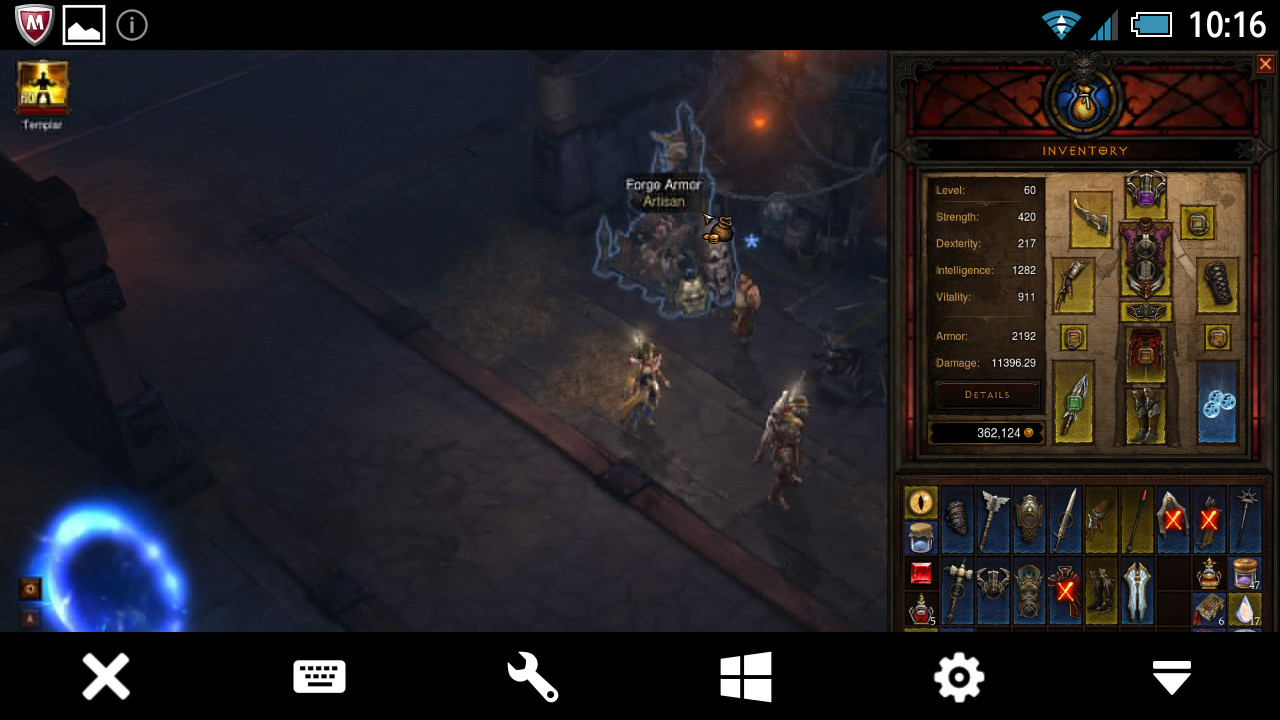This screenshot has height=720, width=1280.
Task: Select the equipped blue orb off-hand
Action: click(x=1218, y=402)
